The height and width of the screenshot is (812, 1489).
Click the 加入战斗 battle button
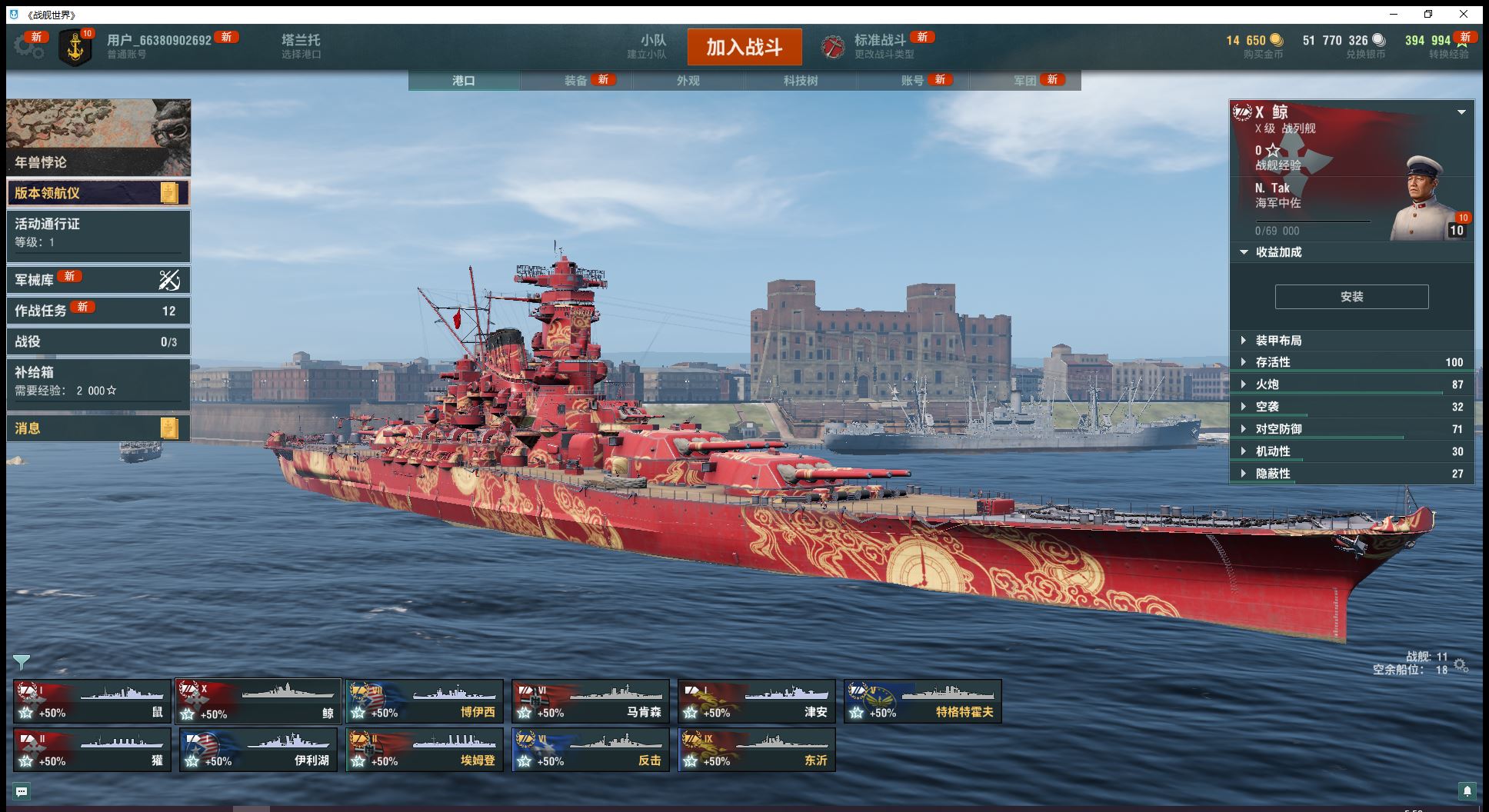(x=744, y=47)
